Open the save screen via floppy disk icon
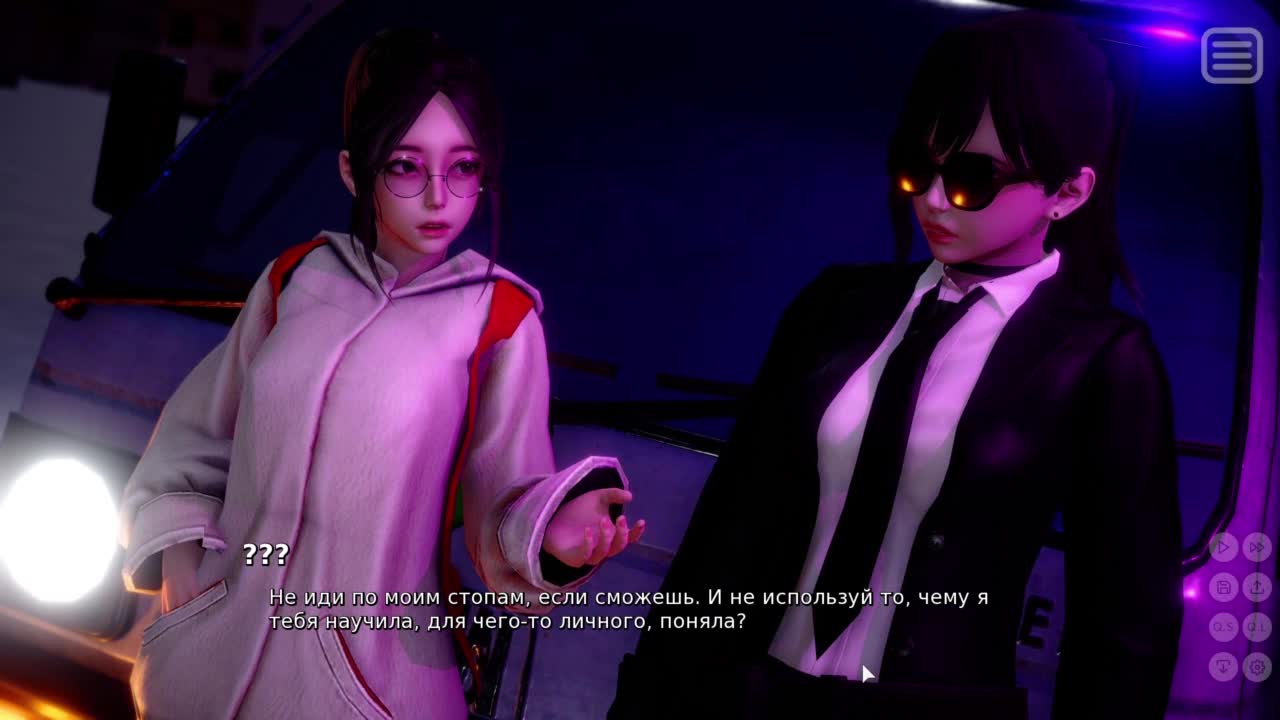1280x720 pixels. point(1223,587)
